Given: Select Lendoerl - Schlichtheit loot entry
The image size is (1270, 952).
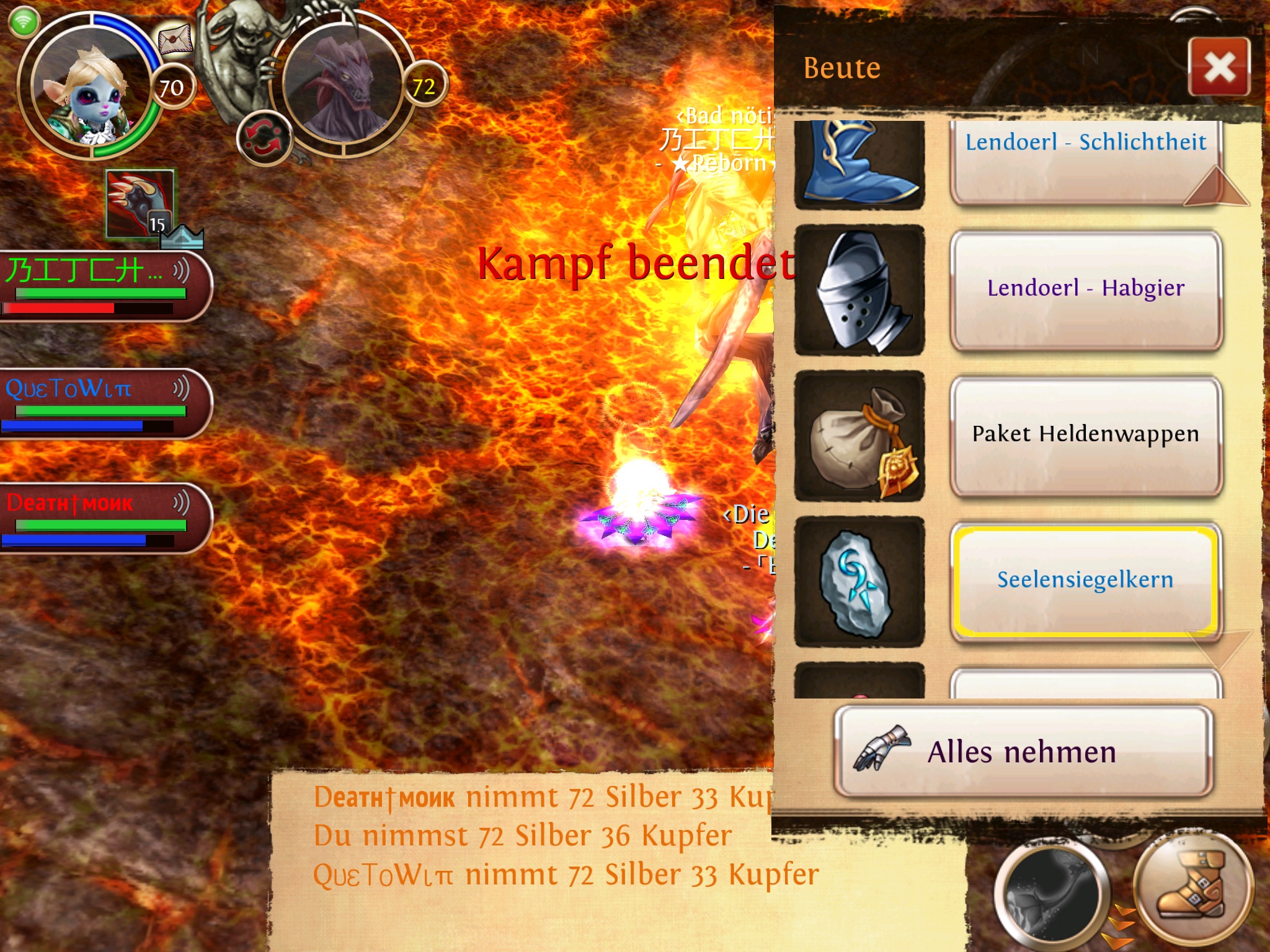Looking at the screenshot, I should [1085, 161].
